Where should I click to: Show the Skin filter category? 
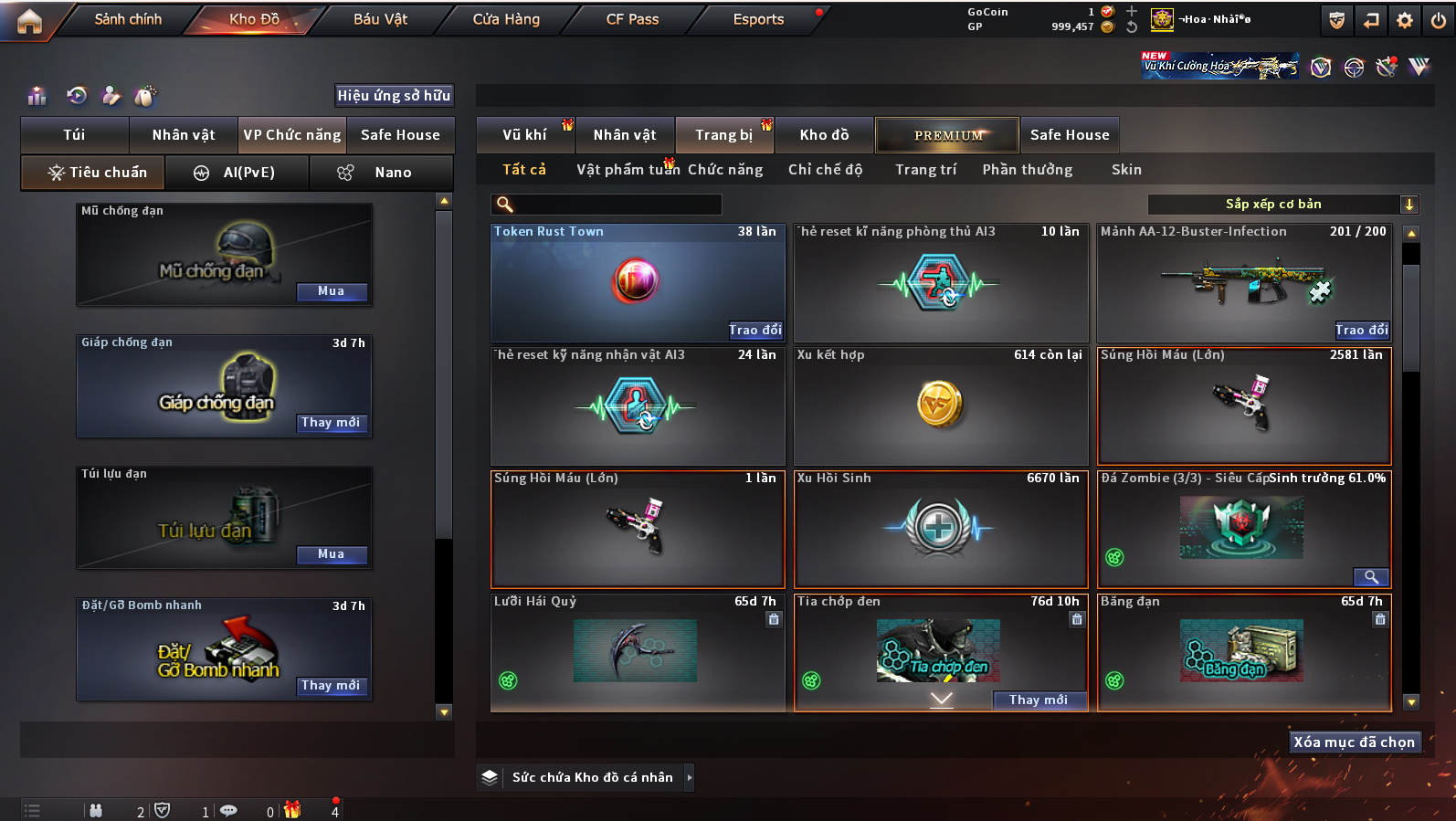point(1126,170)
